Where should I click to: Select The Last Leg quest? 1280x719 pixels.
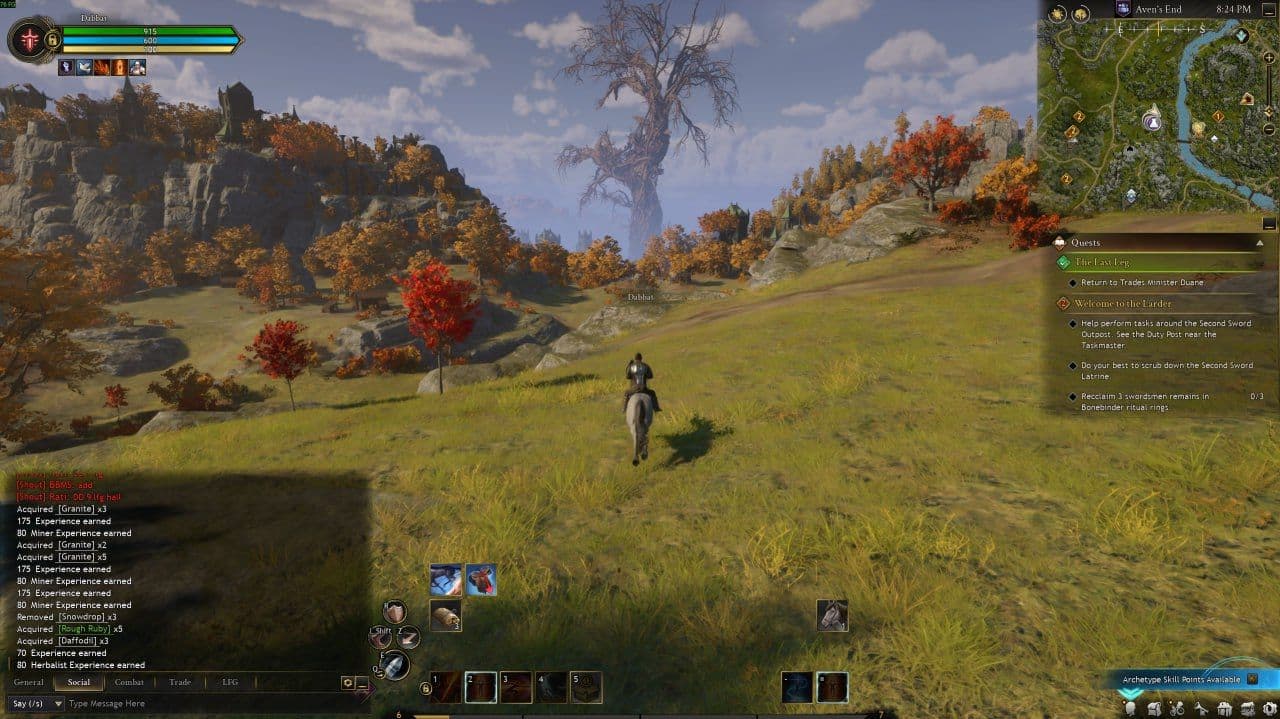click(x=1102, y=262)
